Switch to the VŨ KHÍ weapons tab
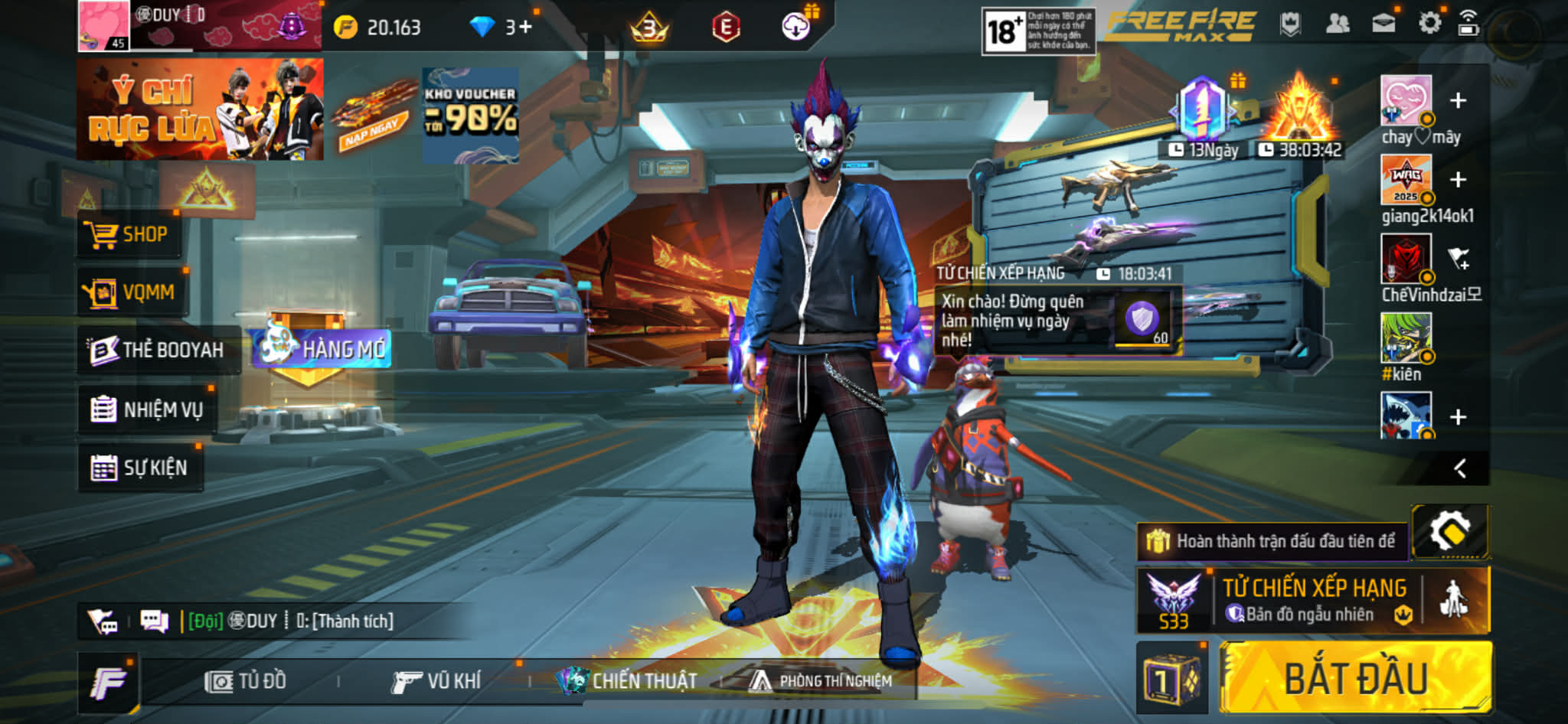The height and width of the screenshot is (724, 1568). pyautogui.click(x=436, y=680)
